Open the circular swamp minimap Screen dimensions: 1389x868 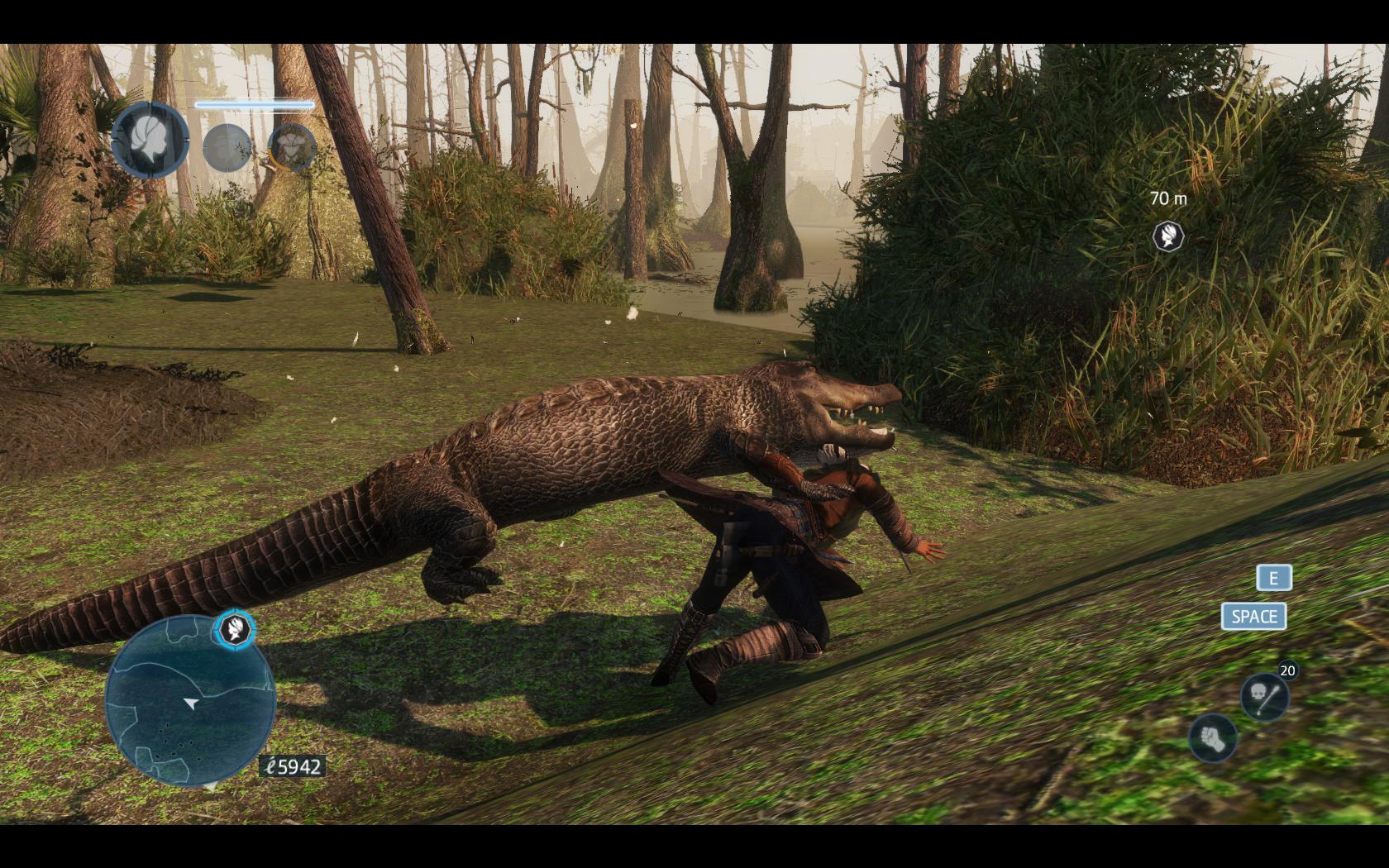[191, 701]
